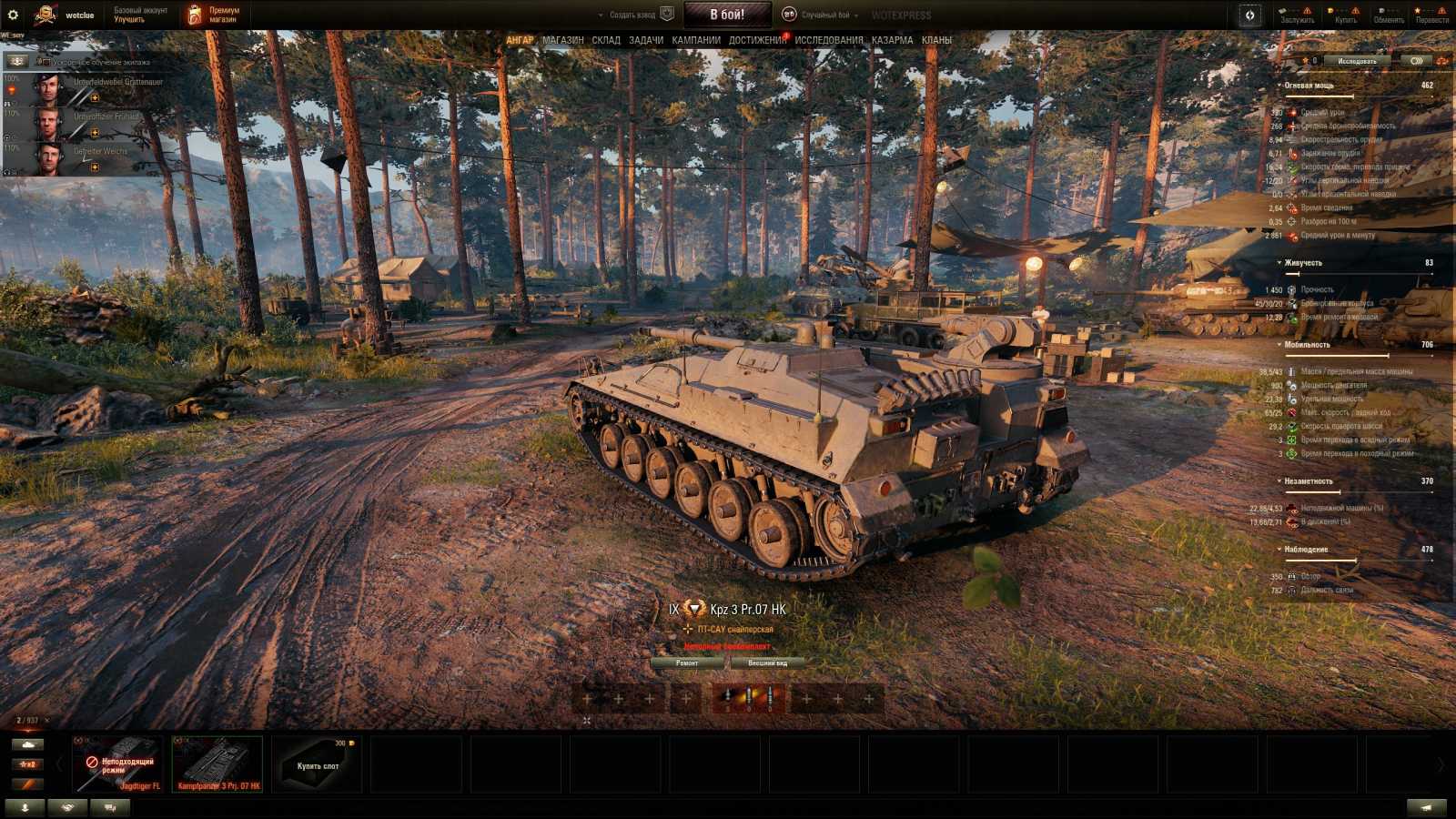Click the lightning subscription icon top right
1456x819 pixels.
1250,15
